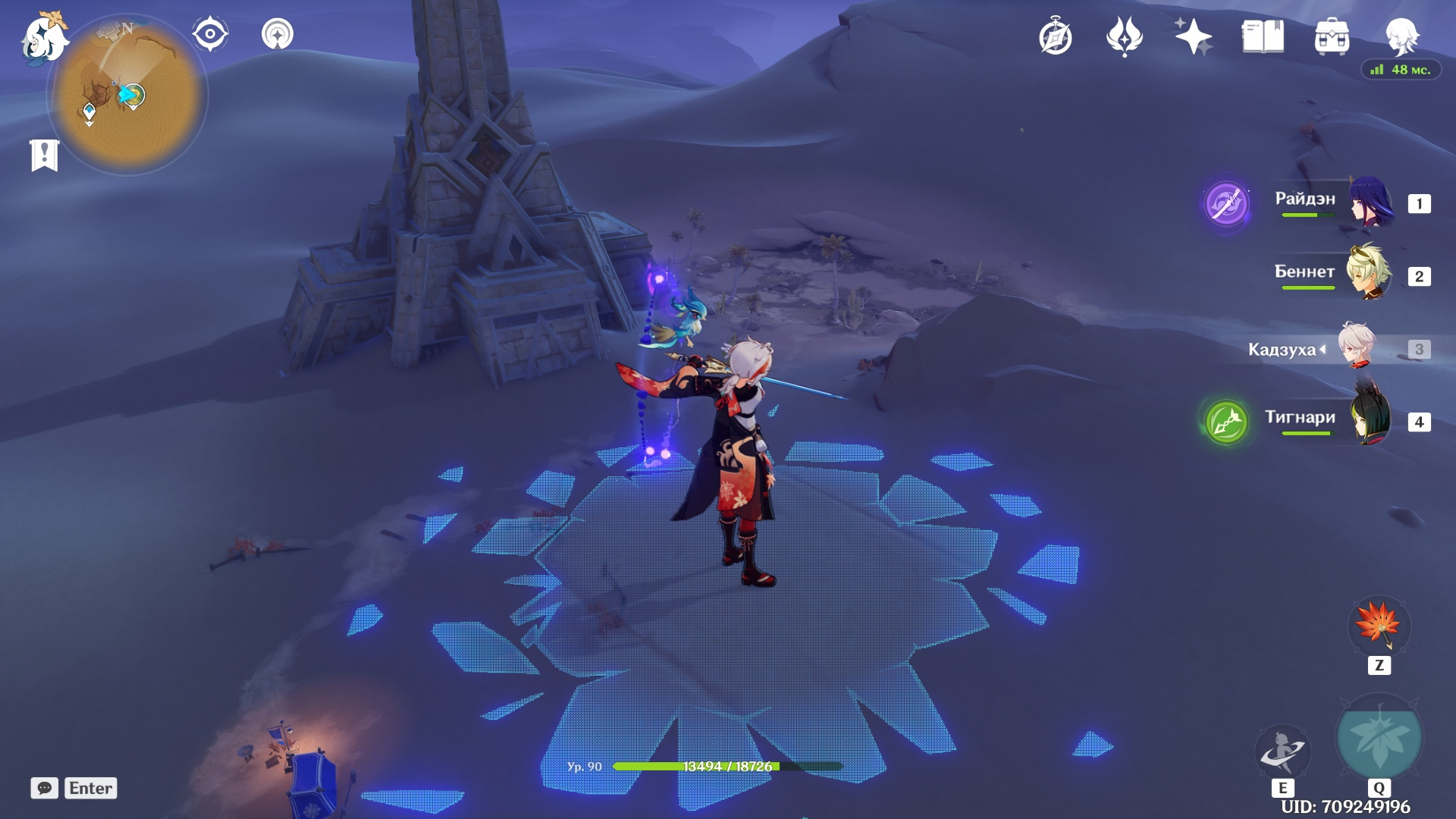Screen dimensions: 1456x819
Task: Use the red flower gadget
Action: click(x=1379, y=626)
